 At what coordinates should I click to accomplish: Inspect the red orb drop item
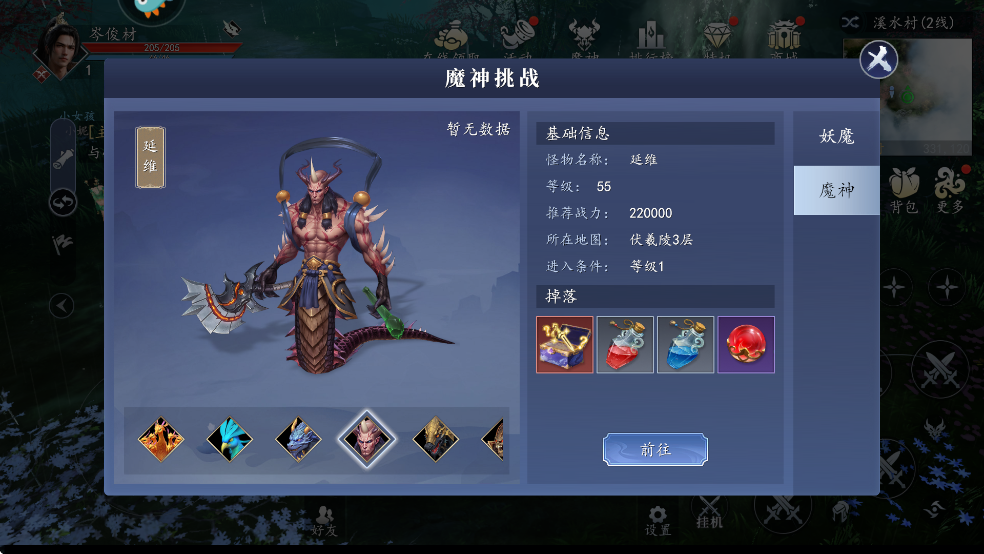(746, 345)
